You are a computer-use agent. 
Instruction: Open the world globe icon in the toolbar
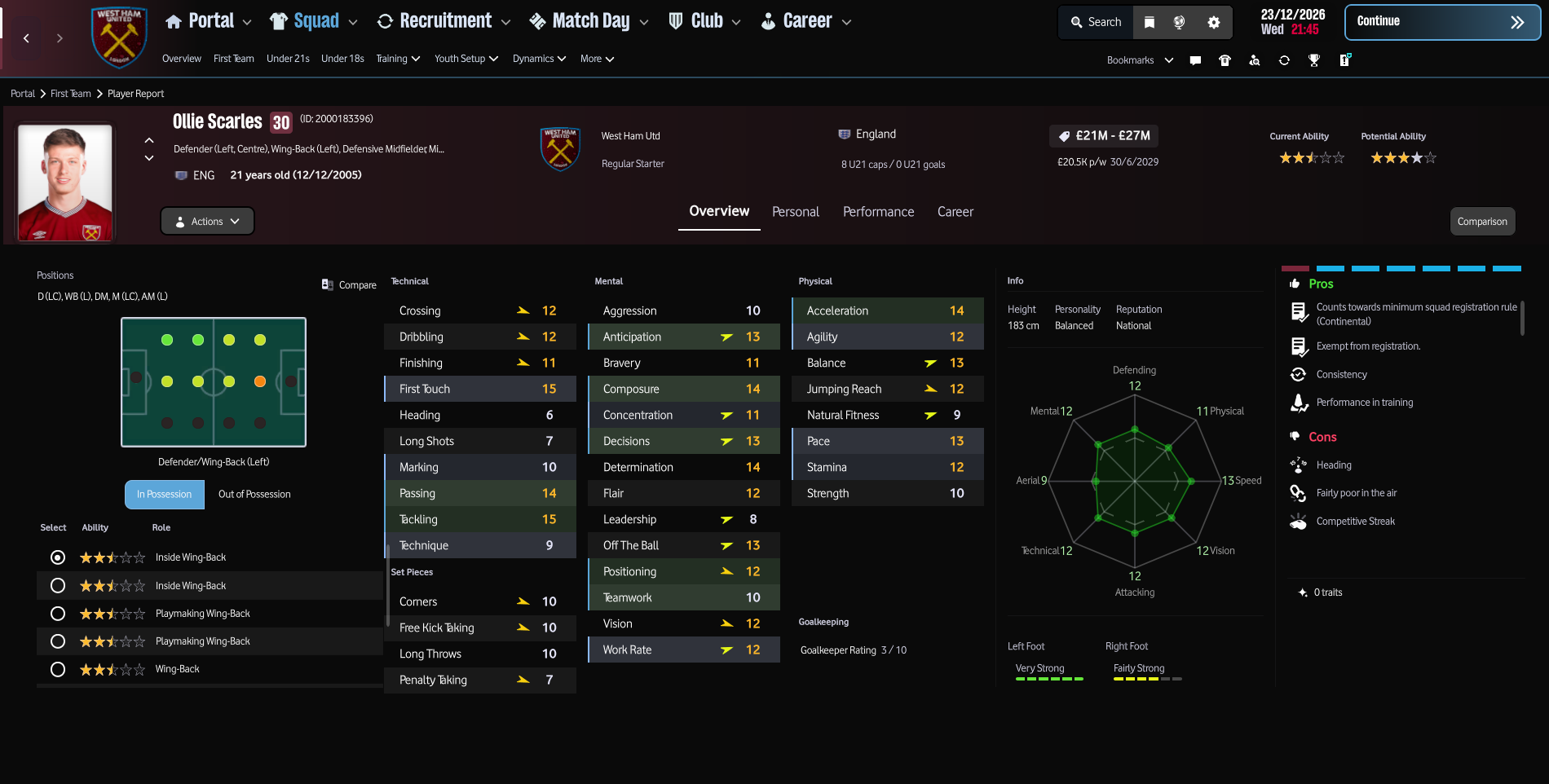tap(1180, 22)
